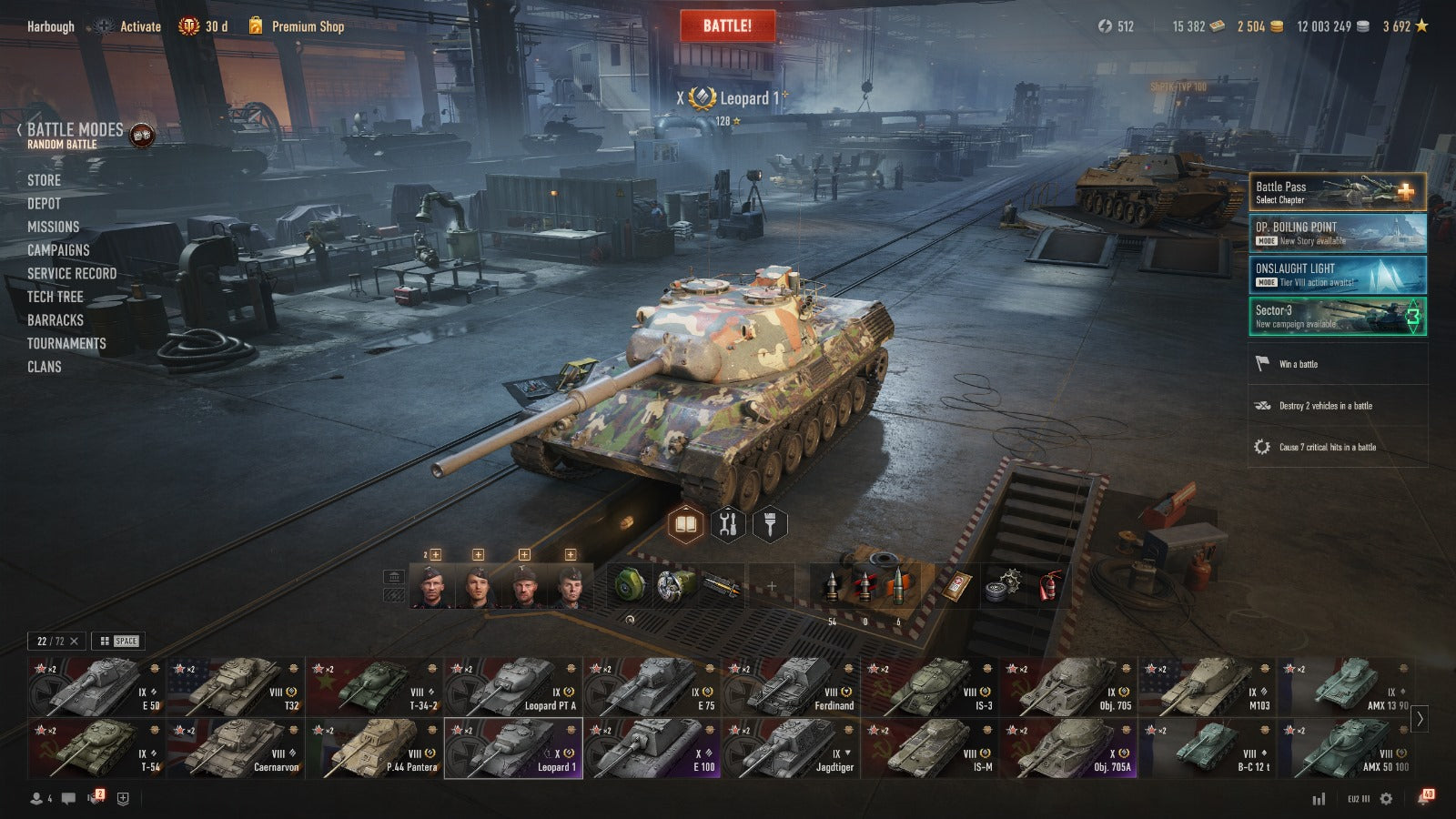This screenshot has width=1456, height=819.
Task: Show the CAMPAIGNS page
Action: coord(58,250)
